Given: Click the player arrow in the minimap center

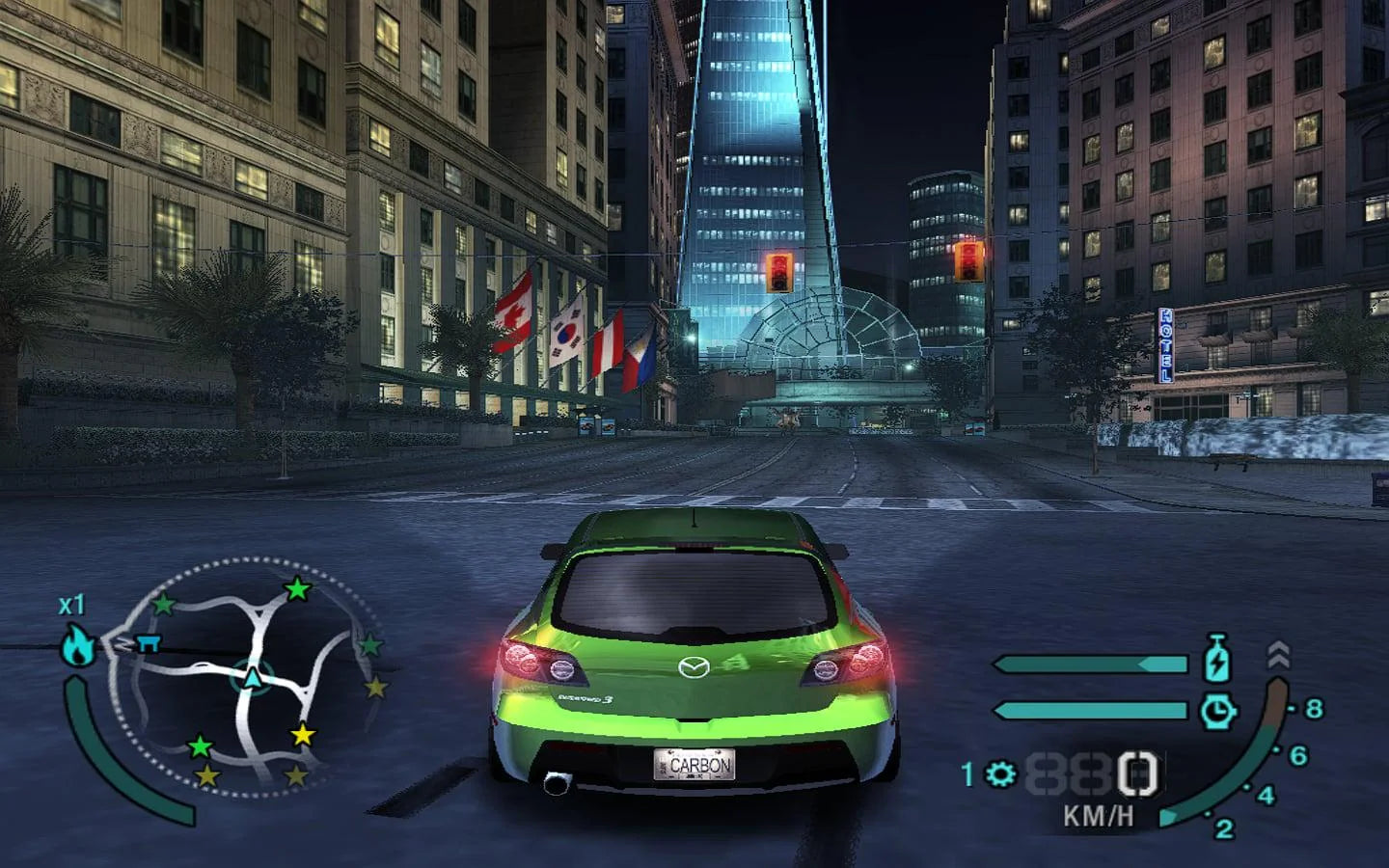Looking at the screenshot, I should pos(253,678).
